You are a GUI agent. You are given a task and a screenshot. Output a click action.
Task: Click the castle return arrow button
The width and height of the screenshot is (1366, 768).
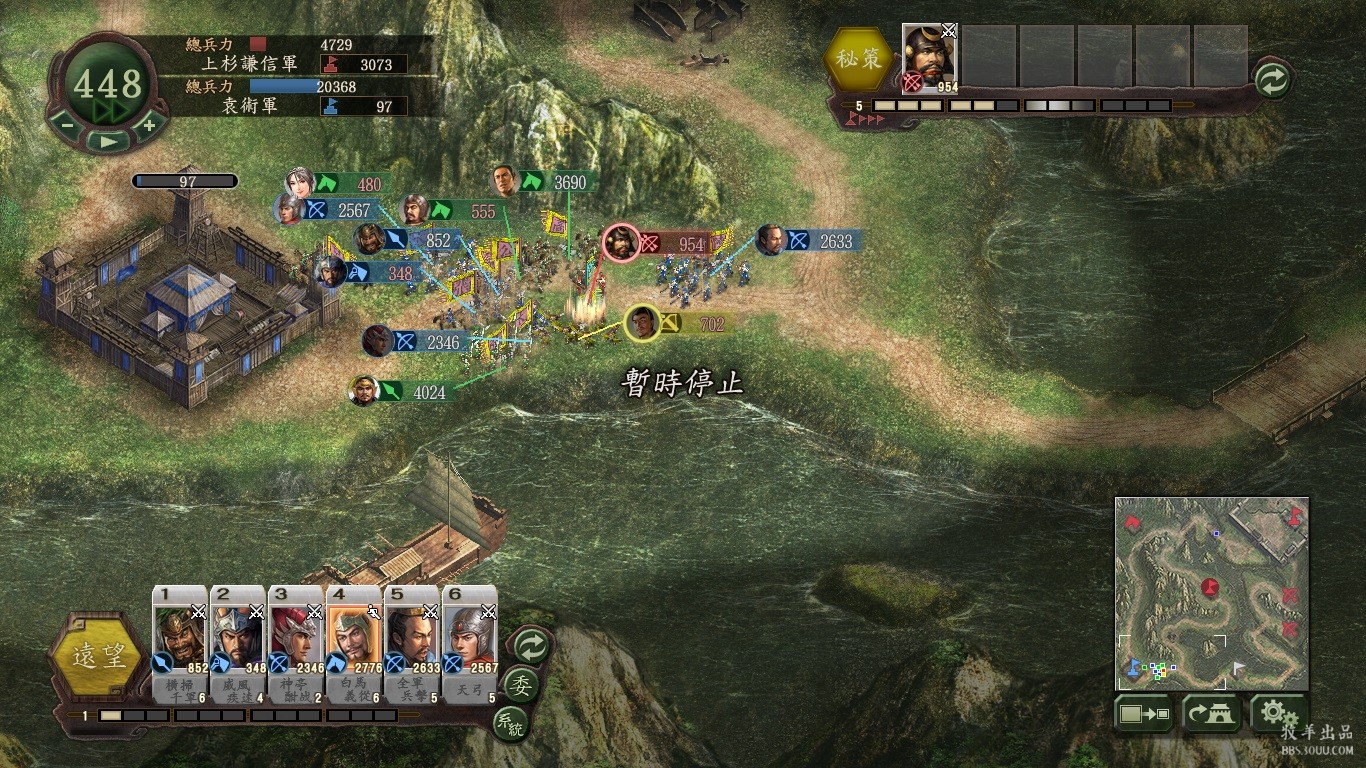[1211, 714]
